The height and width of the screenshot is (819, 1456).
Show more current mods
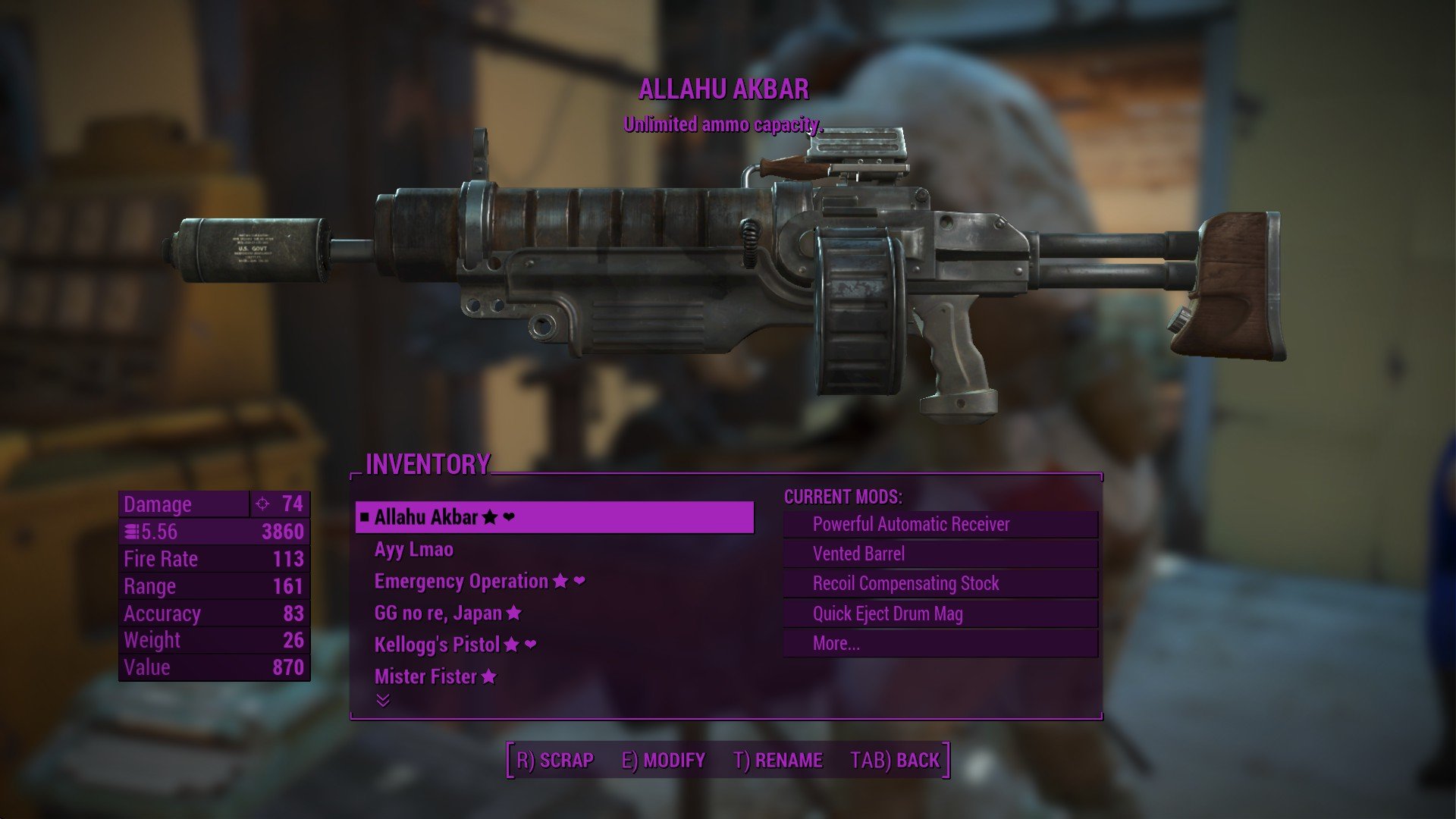[x=836, y=643]
